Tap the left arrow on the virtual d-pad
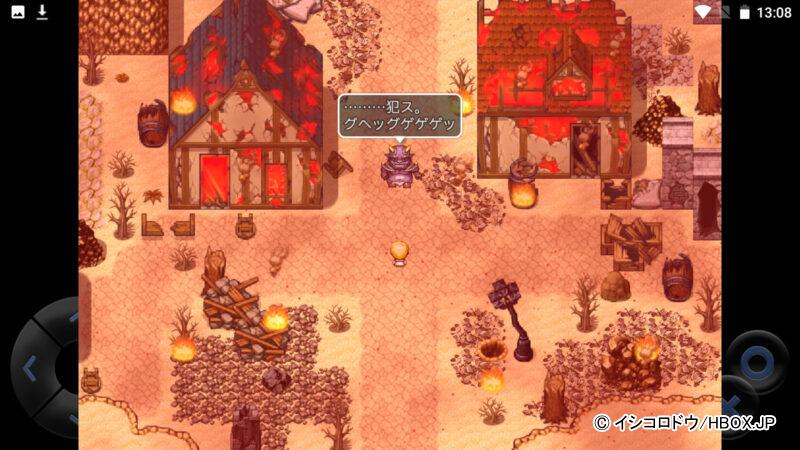This screenshot has height=450, width=800. 28,367
